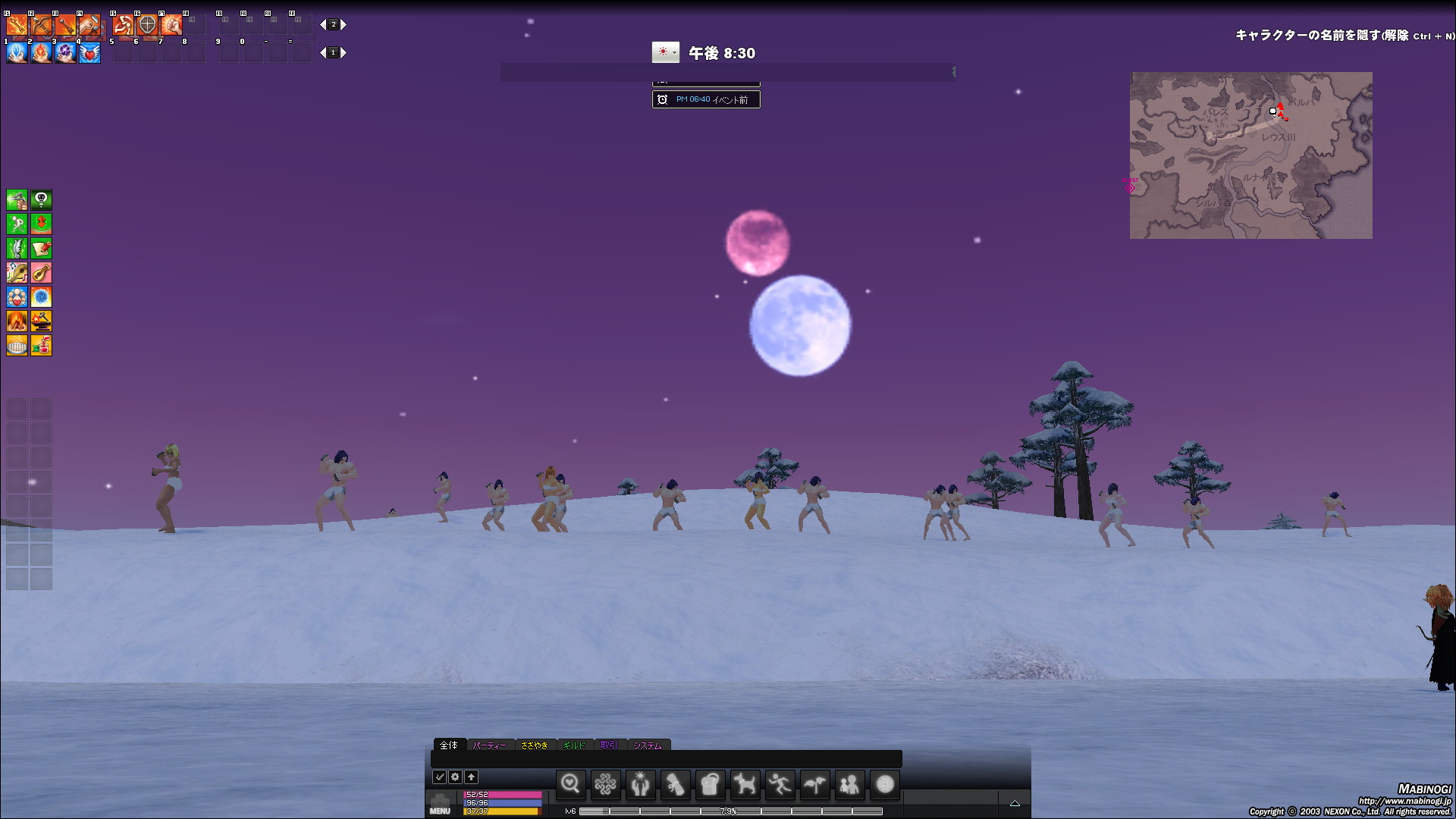Screen dimensions: 1456x819
Task: Open the MENU button
Action: 440,804
